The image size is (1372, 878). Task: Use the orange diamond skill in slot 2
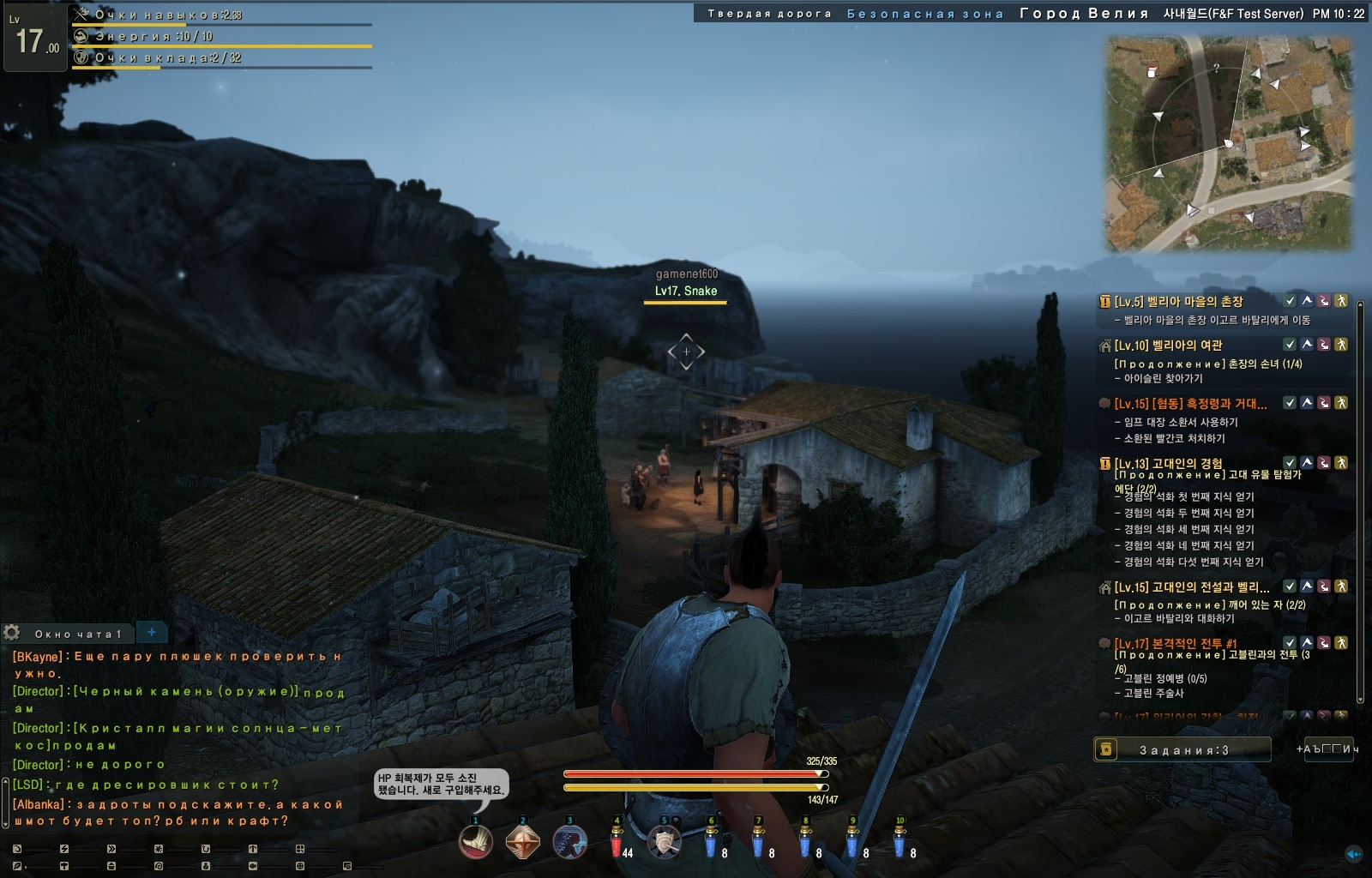click(x=522, y=842)
